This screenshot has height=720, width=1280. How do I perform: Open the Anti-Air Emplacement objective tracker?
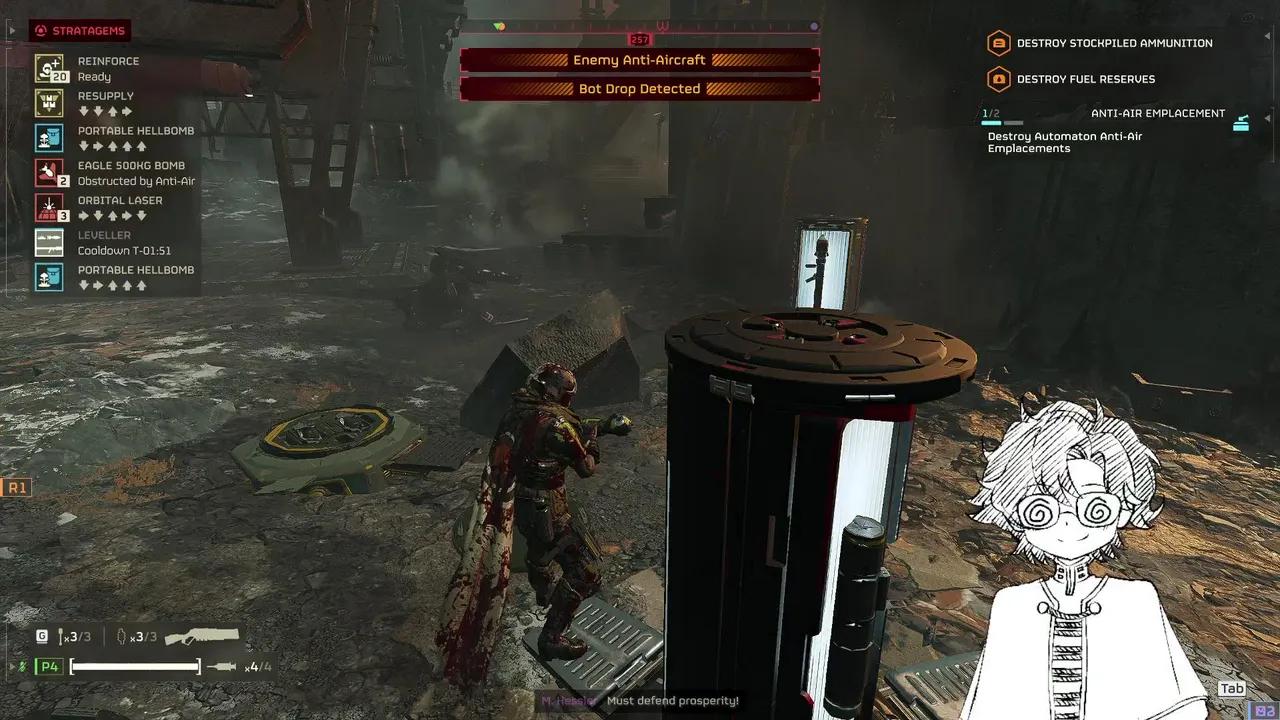point(1157,114)
